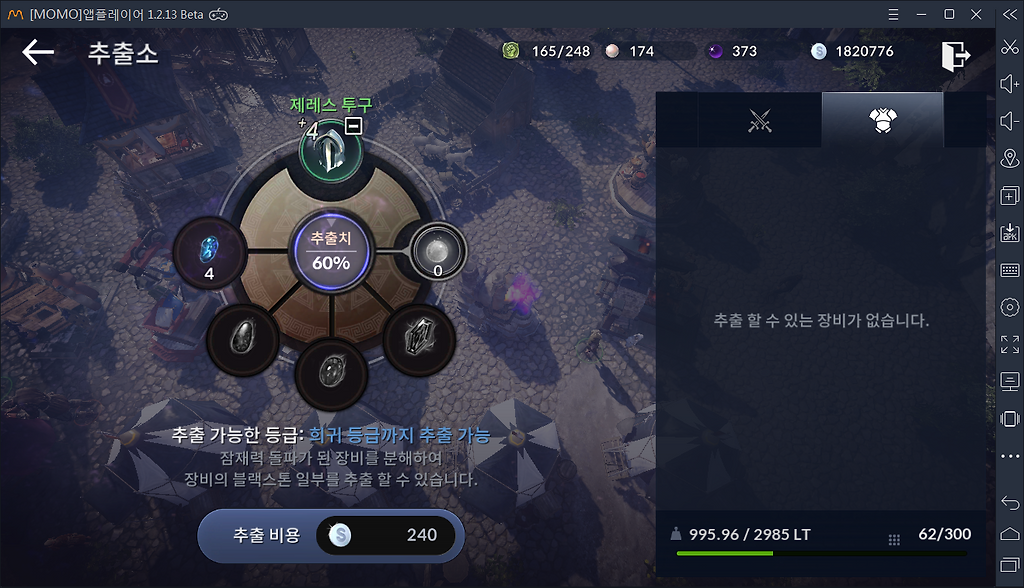Image resolution: width=1024 pixels, height=588 pixels.
Task: Select the white pearl material slot
Action: click(439, 250)
